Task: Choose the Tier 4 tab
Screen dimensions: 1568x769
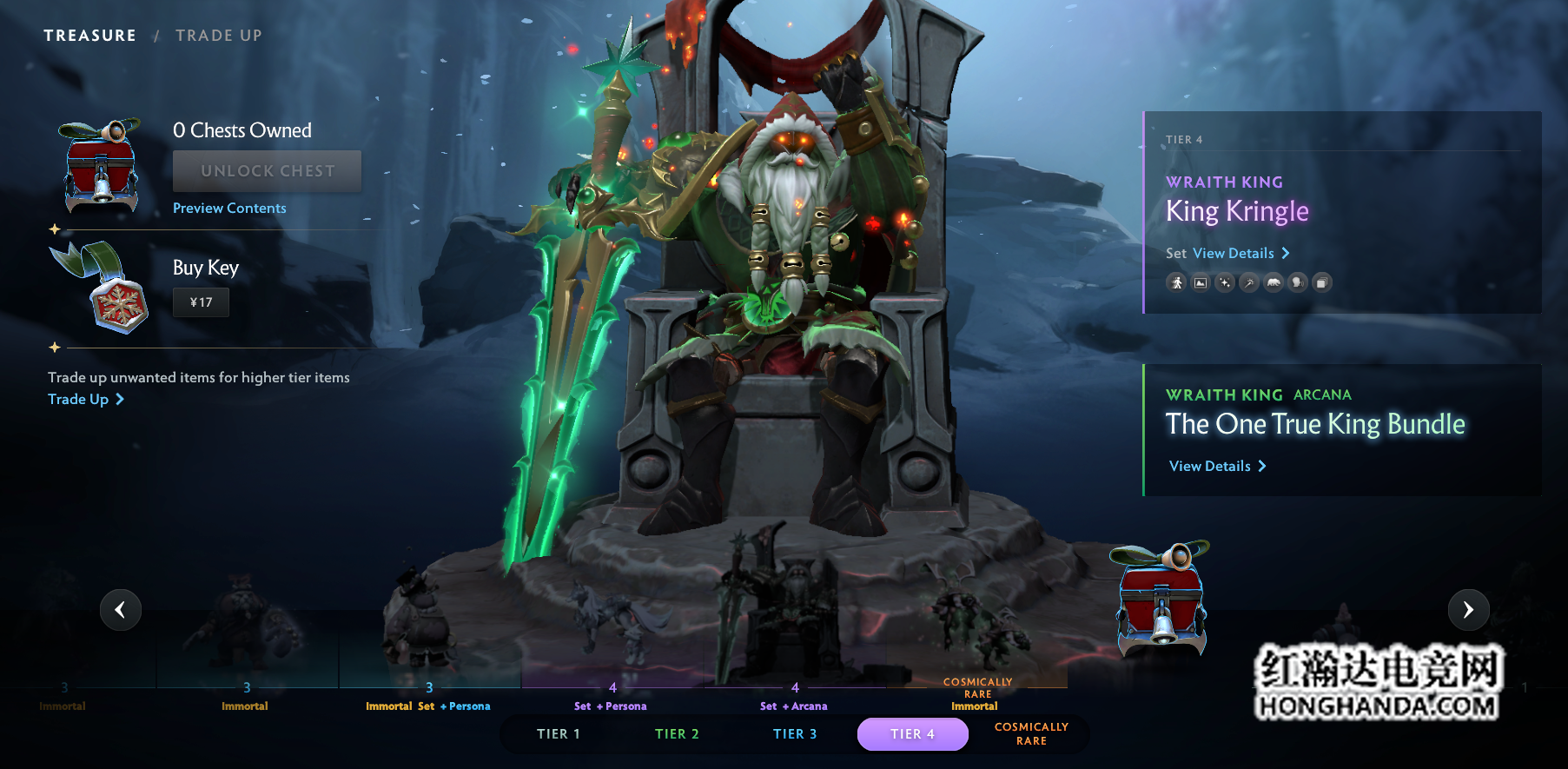Action: [912, 734]
